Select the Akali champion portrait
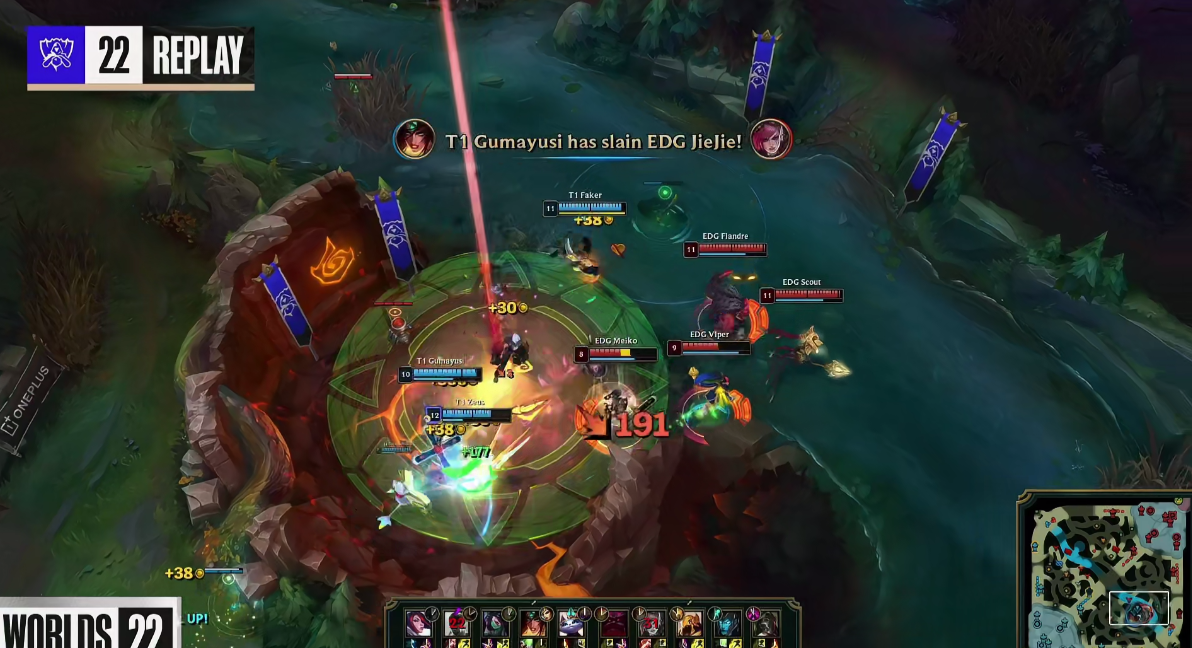The image size is (1192, 648). 494,622
